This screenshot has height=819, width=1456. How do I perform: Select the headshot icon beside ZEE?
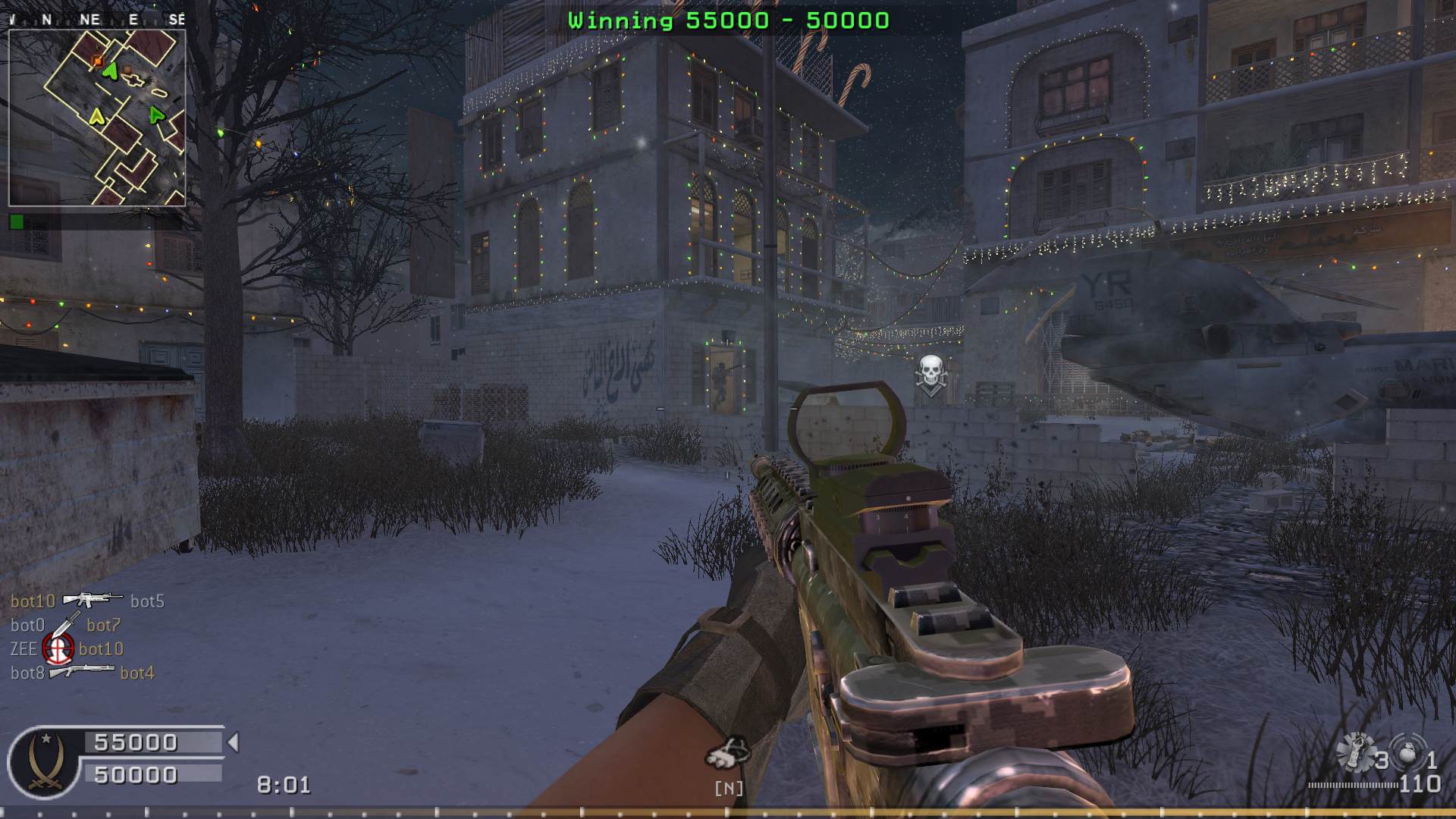click(58, 648)
